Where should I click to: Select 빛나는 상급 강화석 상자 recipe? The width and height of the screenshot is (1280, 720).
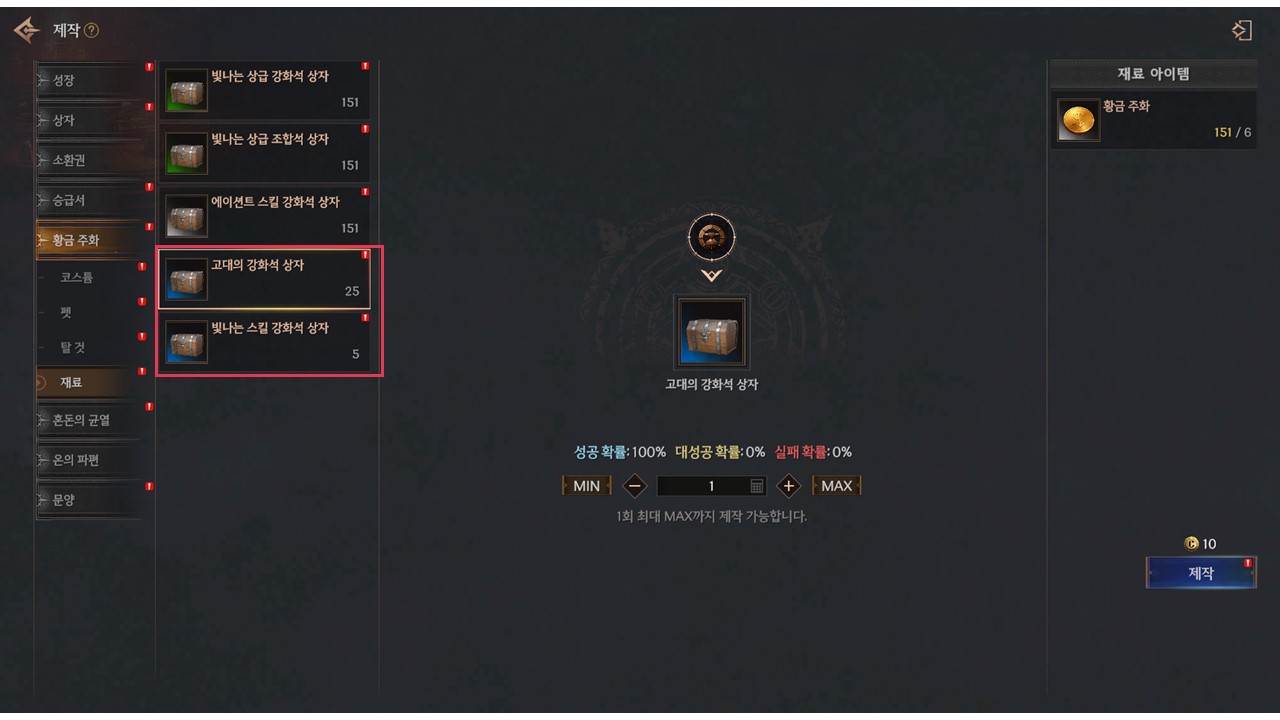pos(265,90)
